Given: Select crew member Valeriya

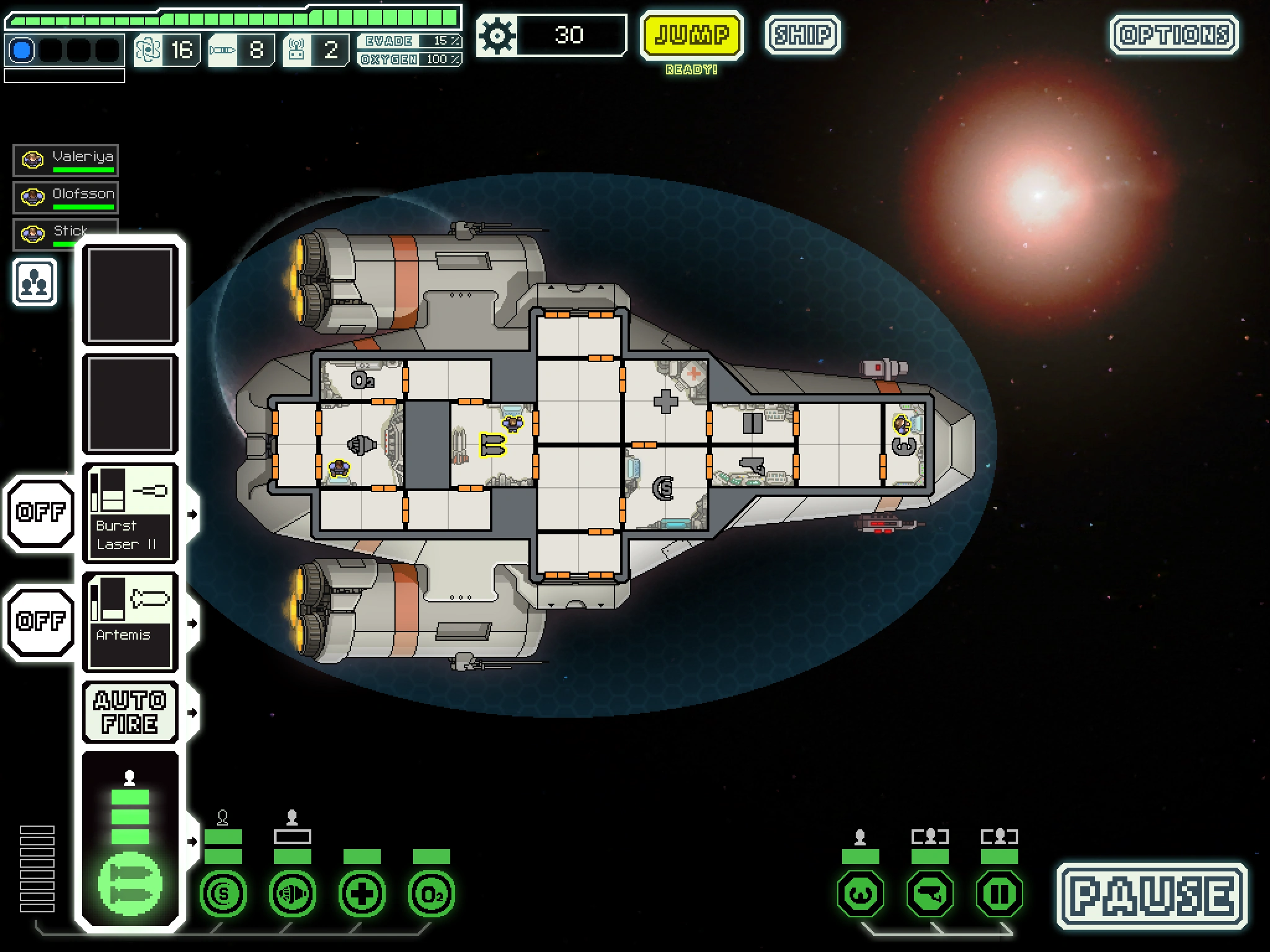Looking at the screenshot, I should point(66,160).
